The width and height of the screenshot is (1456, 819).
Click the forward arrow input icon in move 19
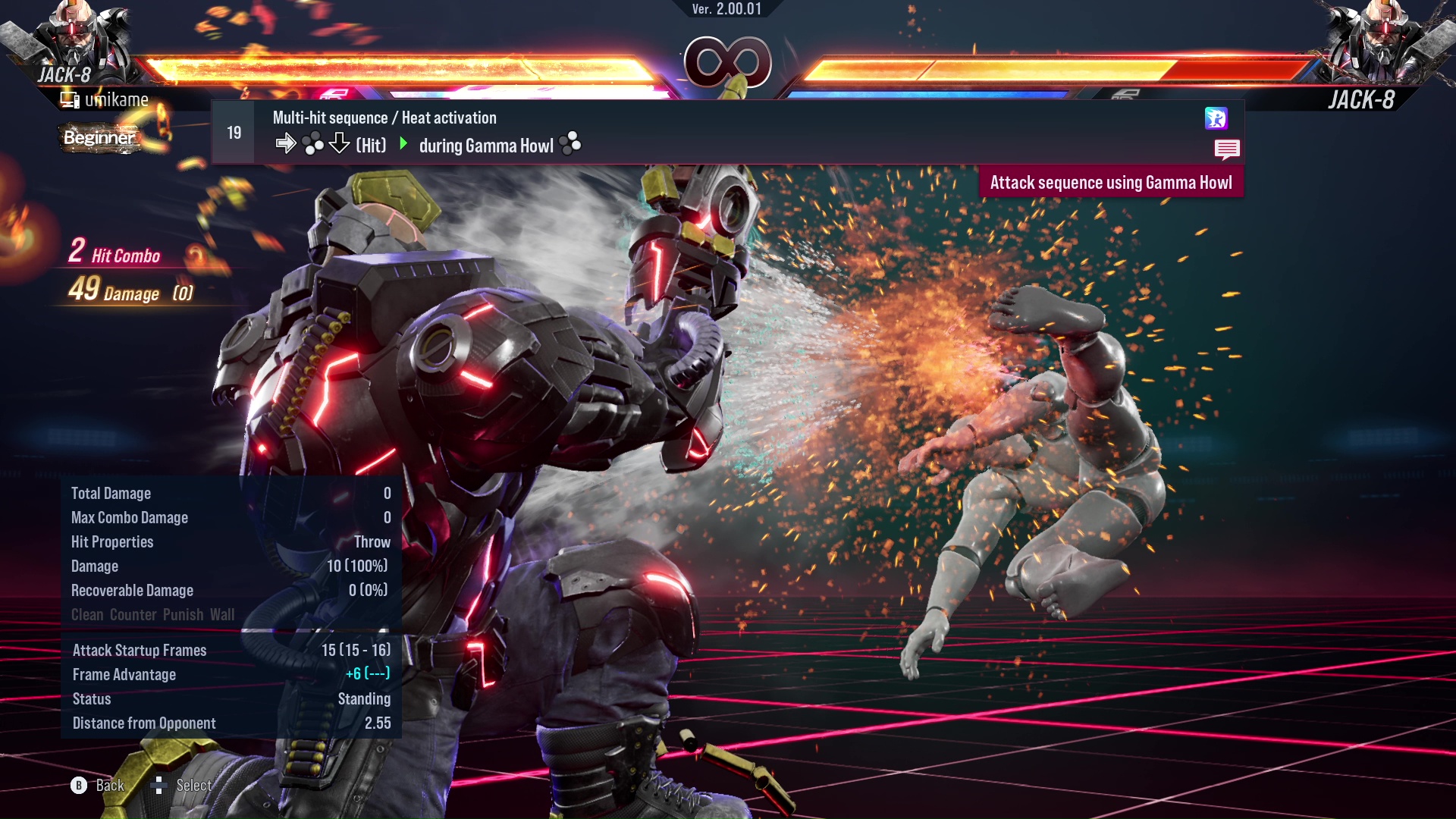287,143
